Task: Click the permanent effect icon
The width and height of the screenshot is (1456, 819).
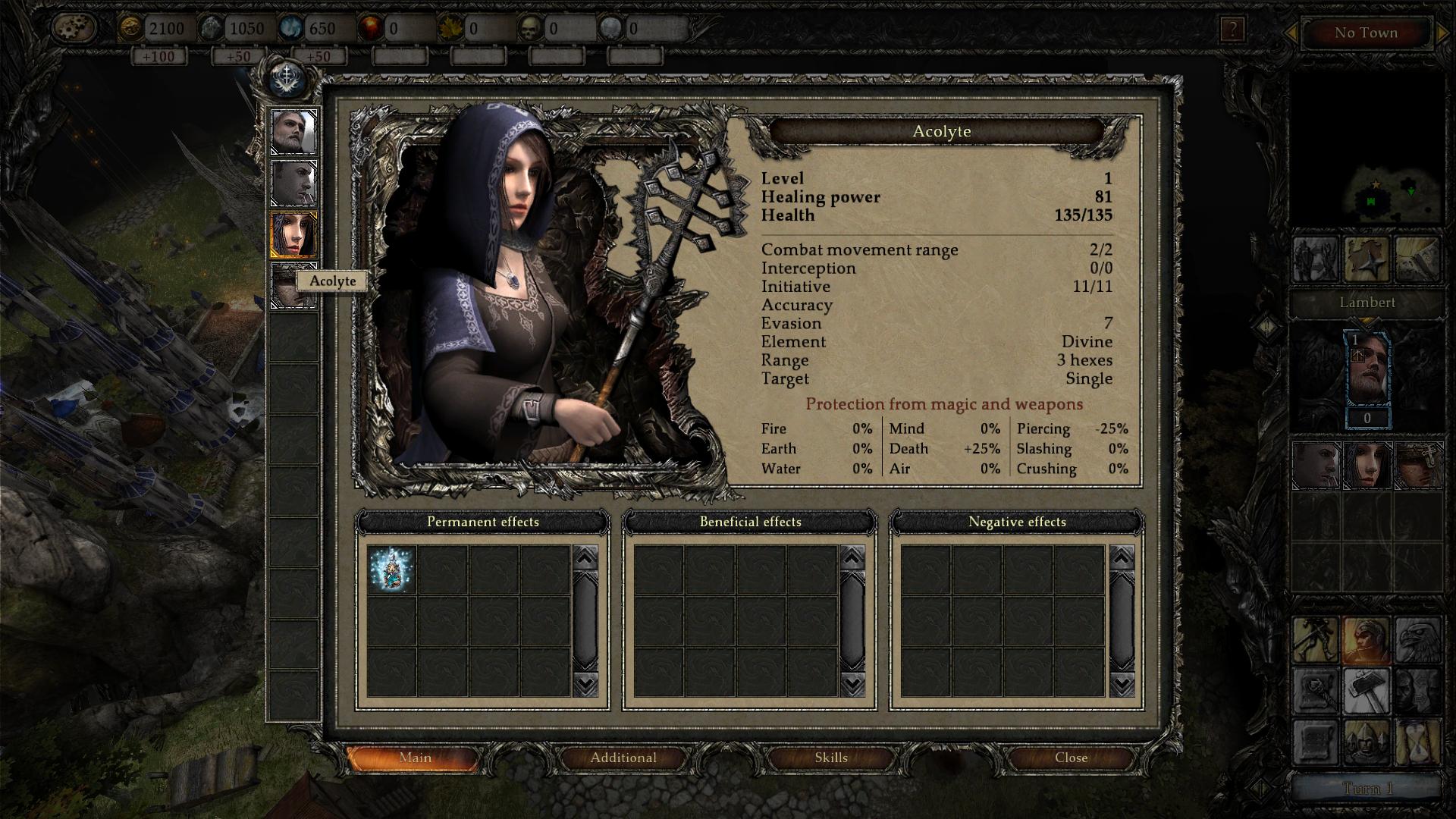Action: 392,569
